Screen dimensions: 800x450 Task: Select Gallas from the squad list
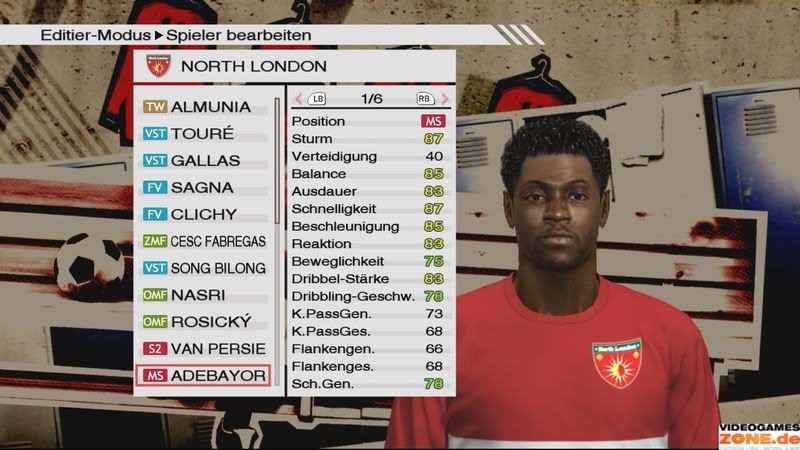pyautogui.click(x=205, y=160)
